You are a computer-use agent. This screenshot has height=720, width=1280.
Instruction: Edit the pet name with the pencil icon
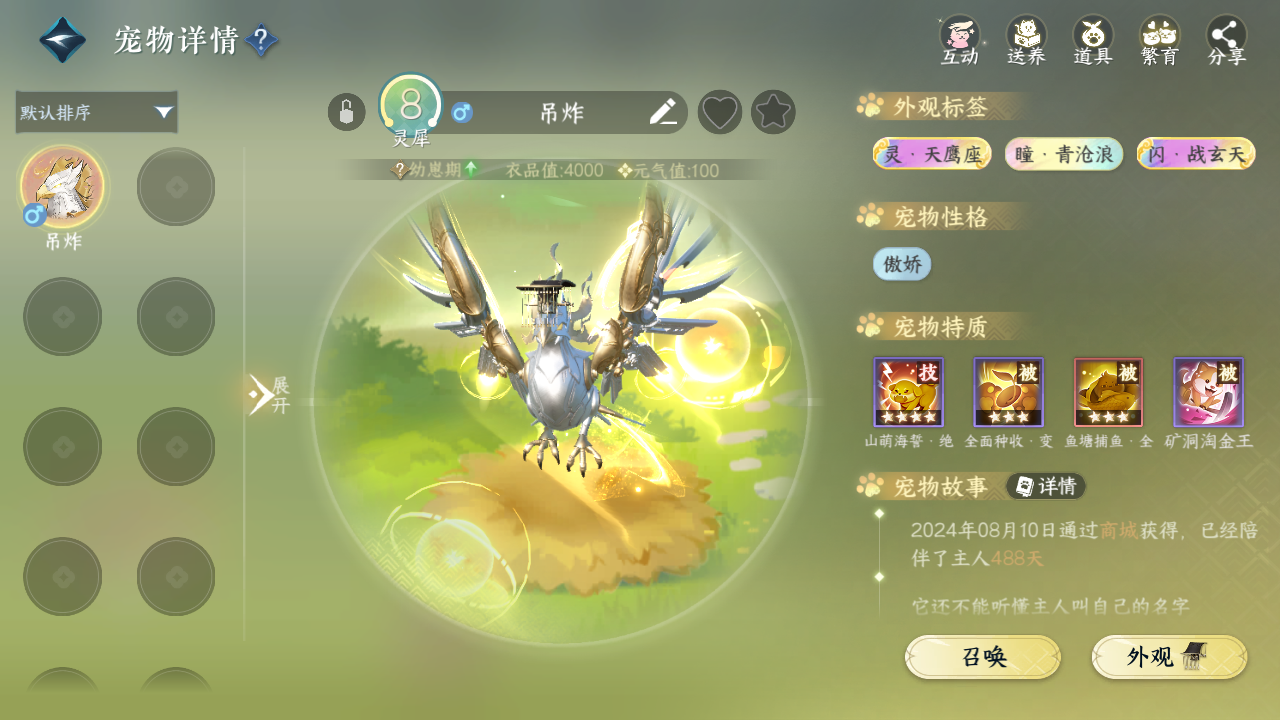click(x=663, y=112)
